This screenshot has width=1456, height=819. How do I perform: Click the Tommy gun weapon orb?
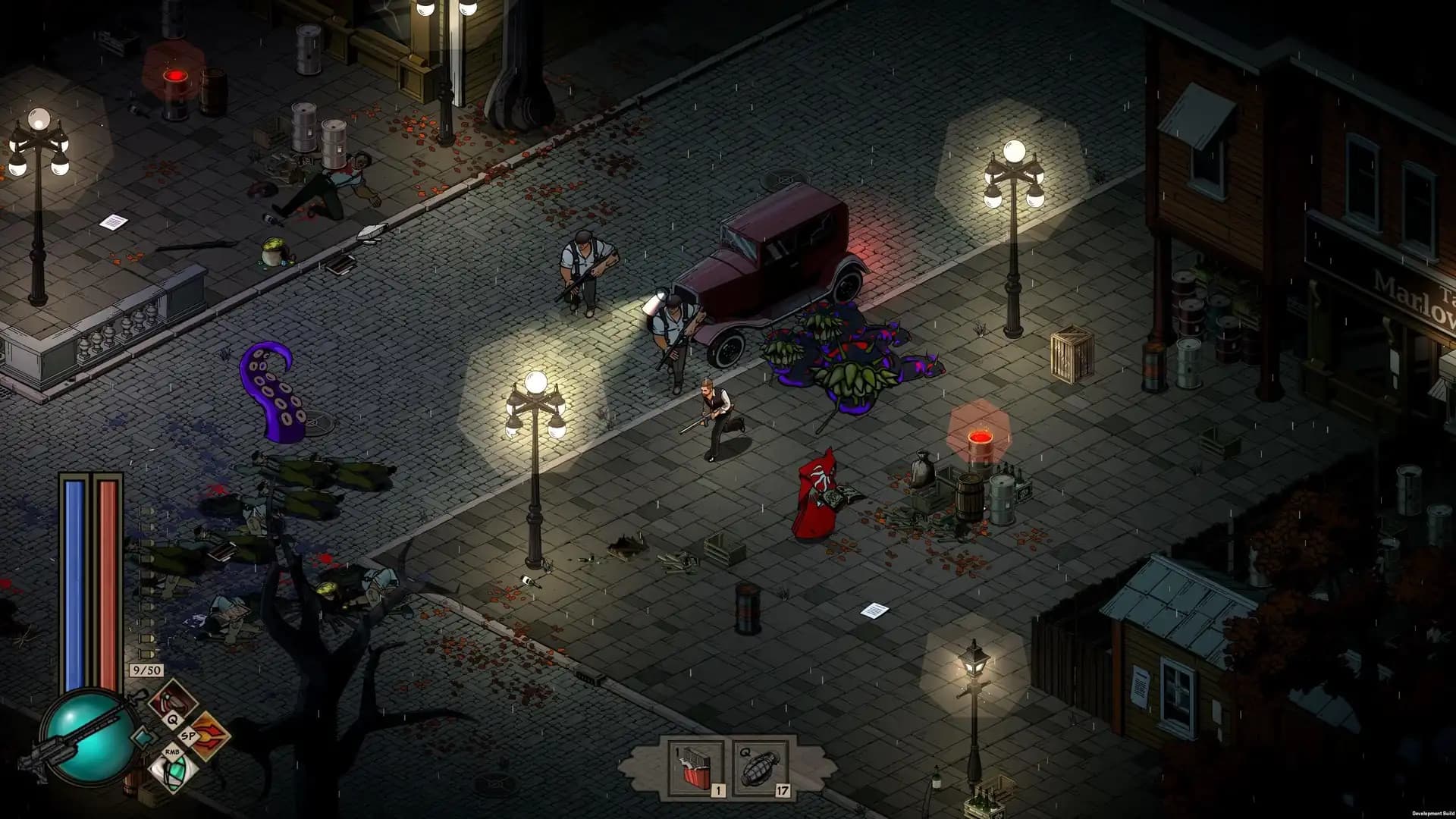(88, 733)
